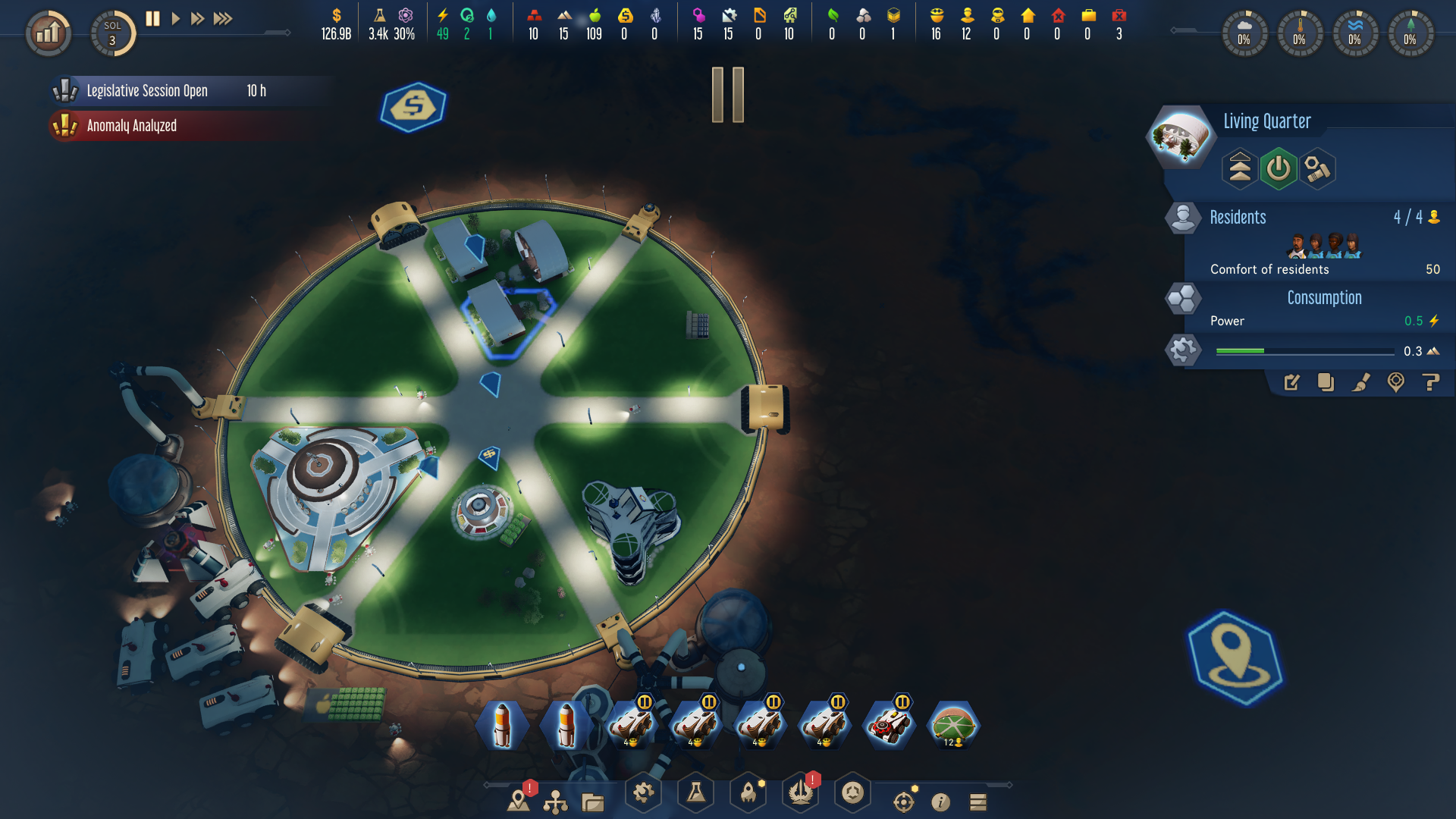The image size is (1456, 819).
Task: Open the Command Center hexagon icon
Action: [852, 793]
